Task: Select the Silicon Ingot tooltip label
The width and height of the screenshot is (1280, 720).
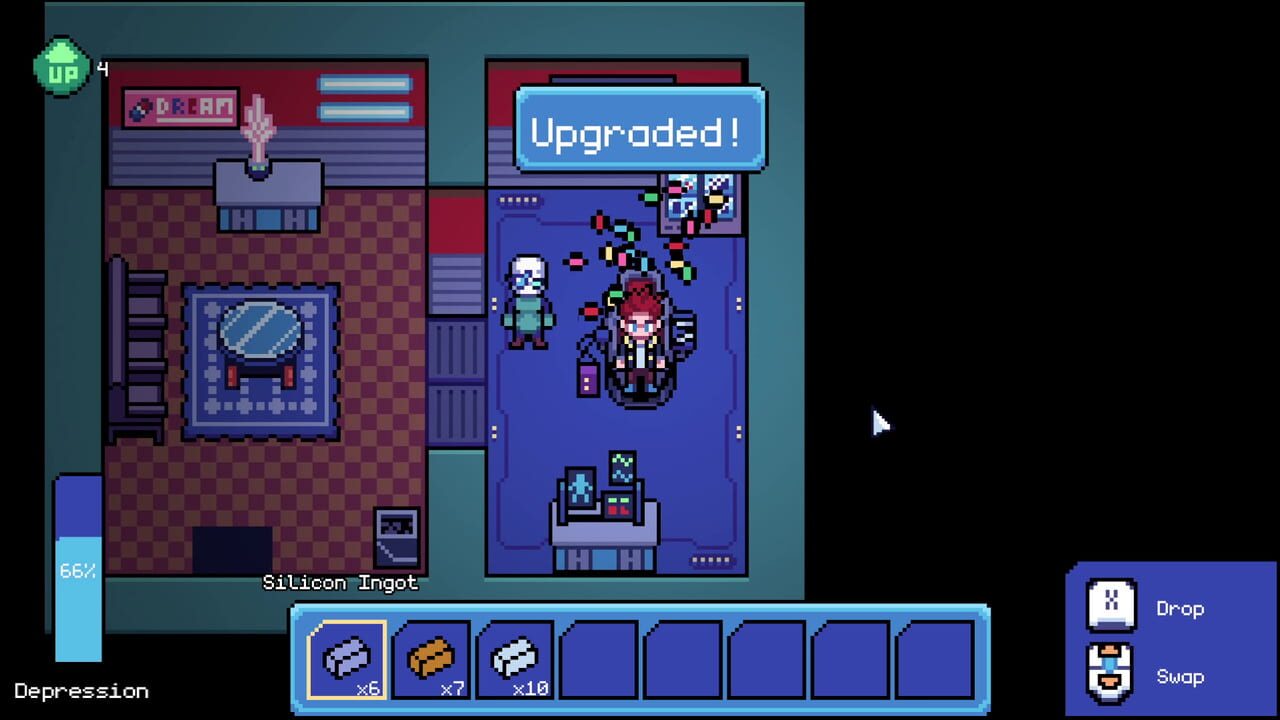Action: pyautogui.click(x=340, y=583)
